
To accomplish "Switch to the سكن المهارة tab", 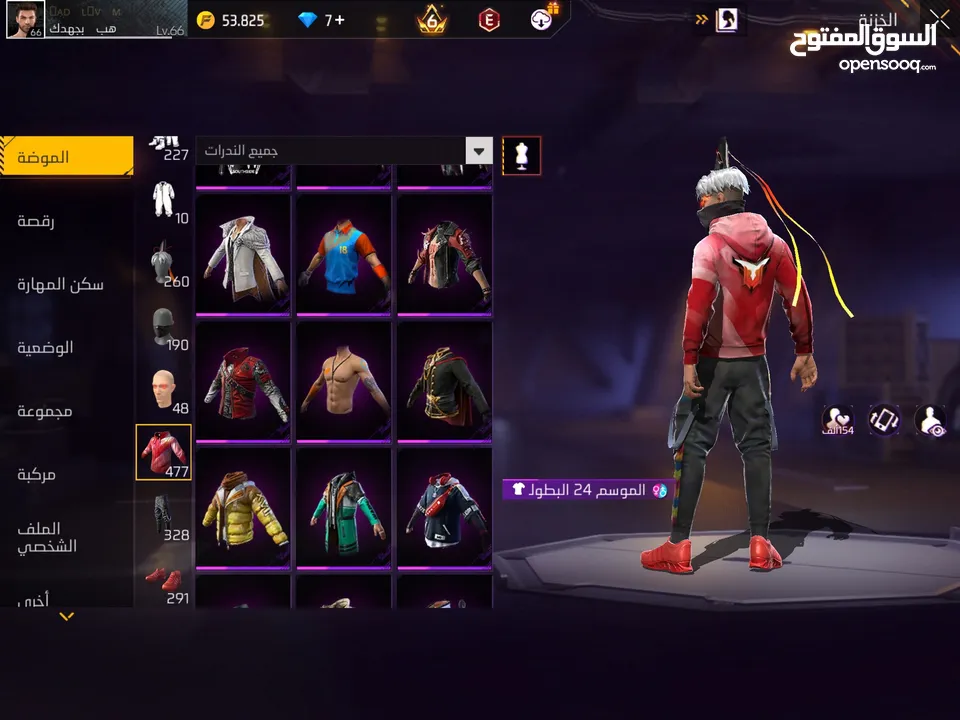I will [x=60, y=284].
